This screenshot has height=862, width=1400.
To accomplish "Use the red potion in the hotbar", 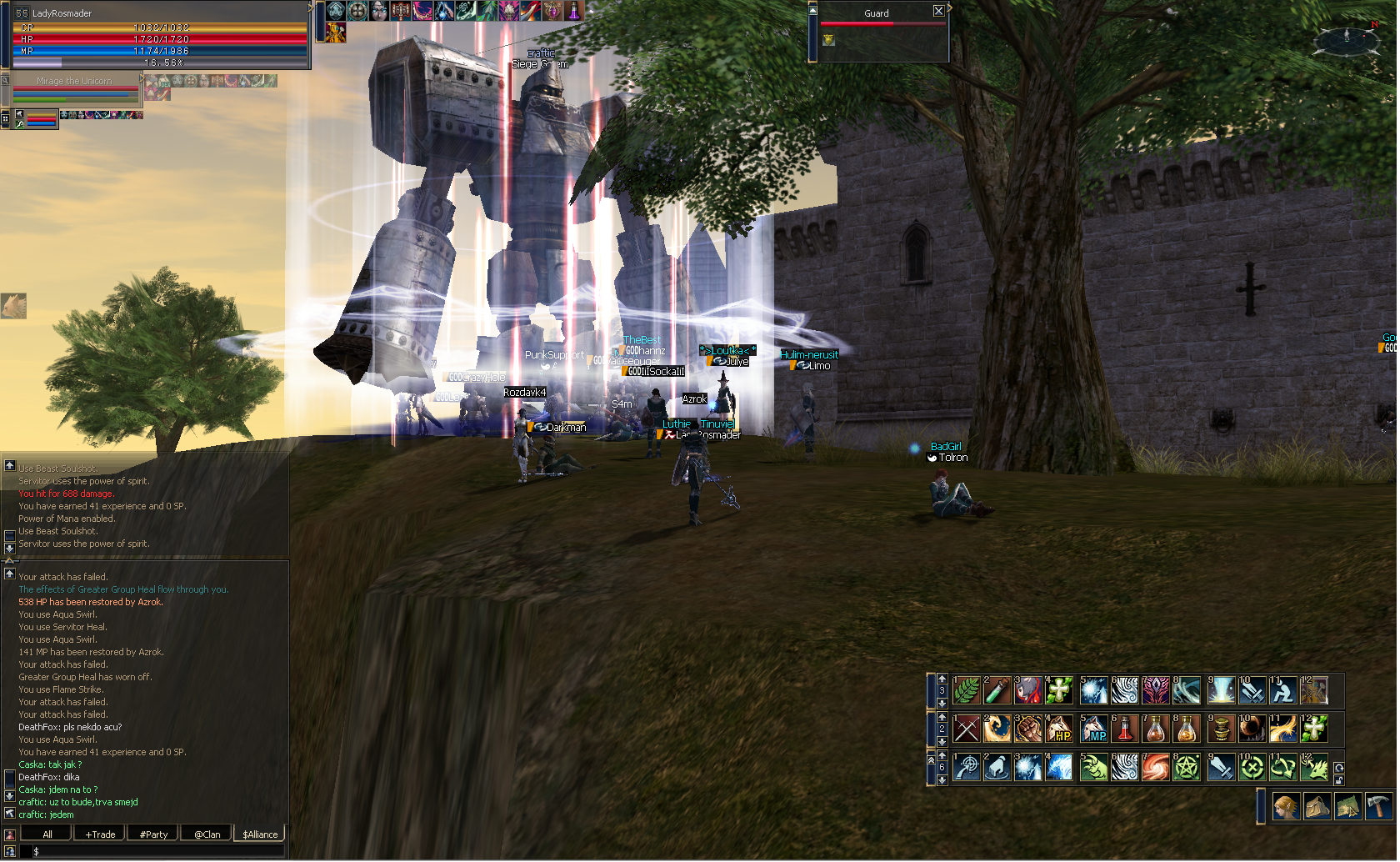I will click(1124, 729).
